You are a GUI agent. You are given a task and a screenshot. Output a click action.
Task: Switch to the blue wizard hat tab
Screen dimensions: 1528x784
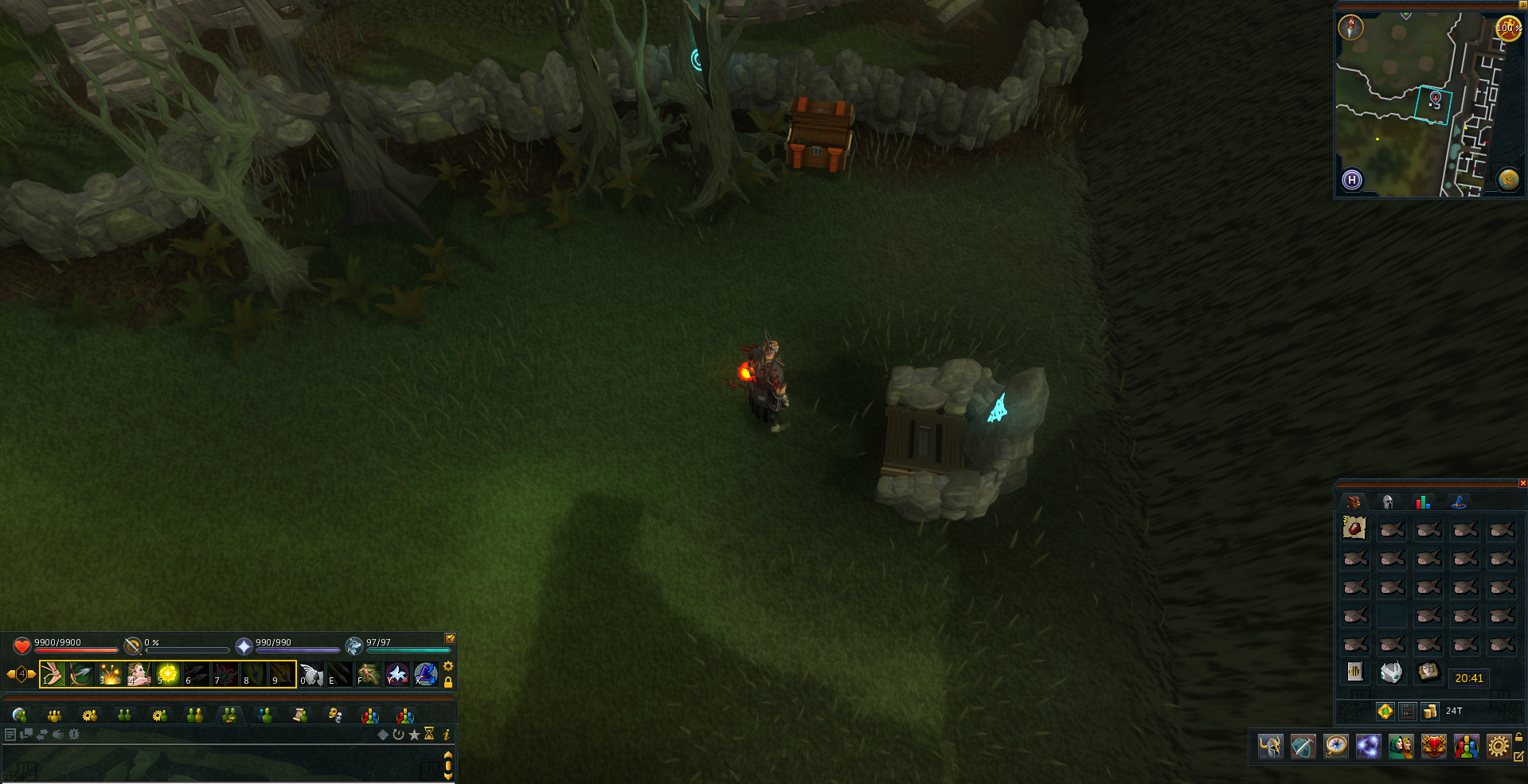click(x=1459, y=501)
